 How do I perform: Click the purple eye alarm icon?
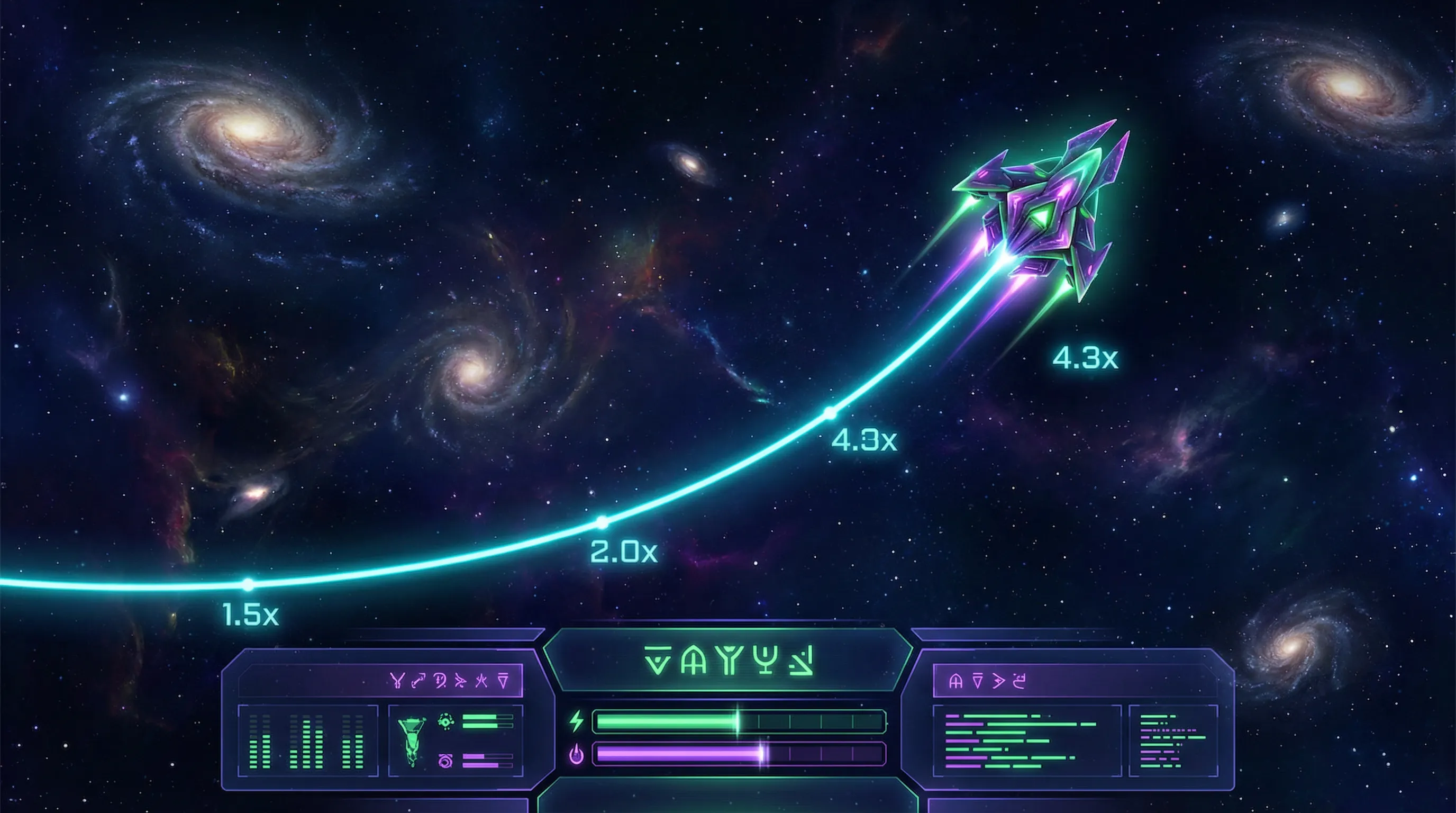445,762
